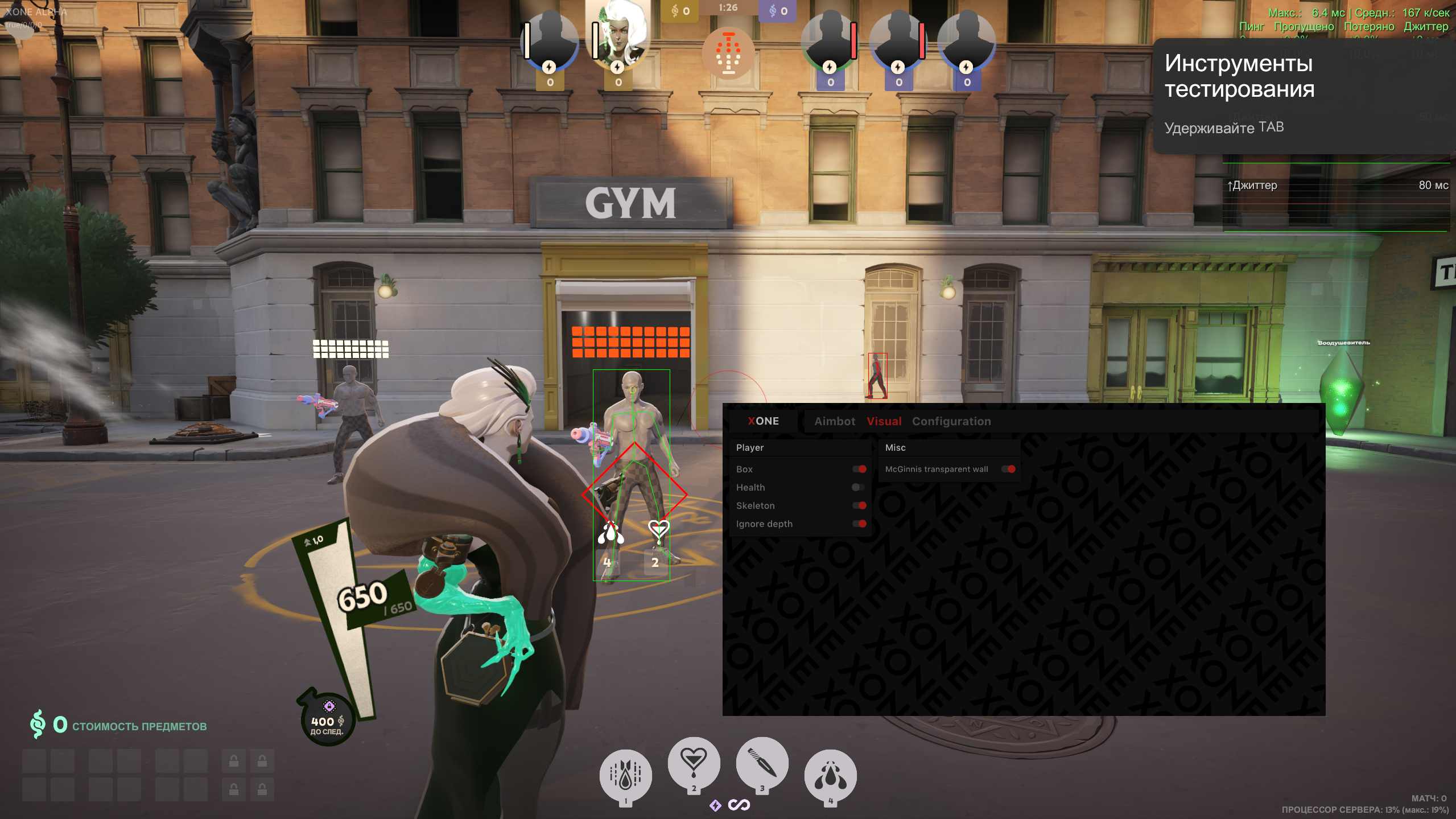The width and height of the screenshot is (1456, 819).
Task: Open the Visual tab
Action: pyautogui.click(x=884, y=421)
